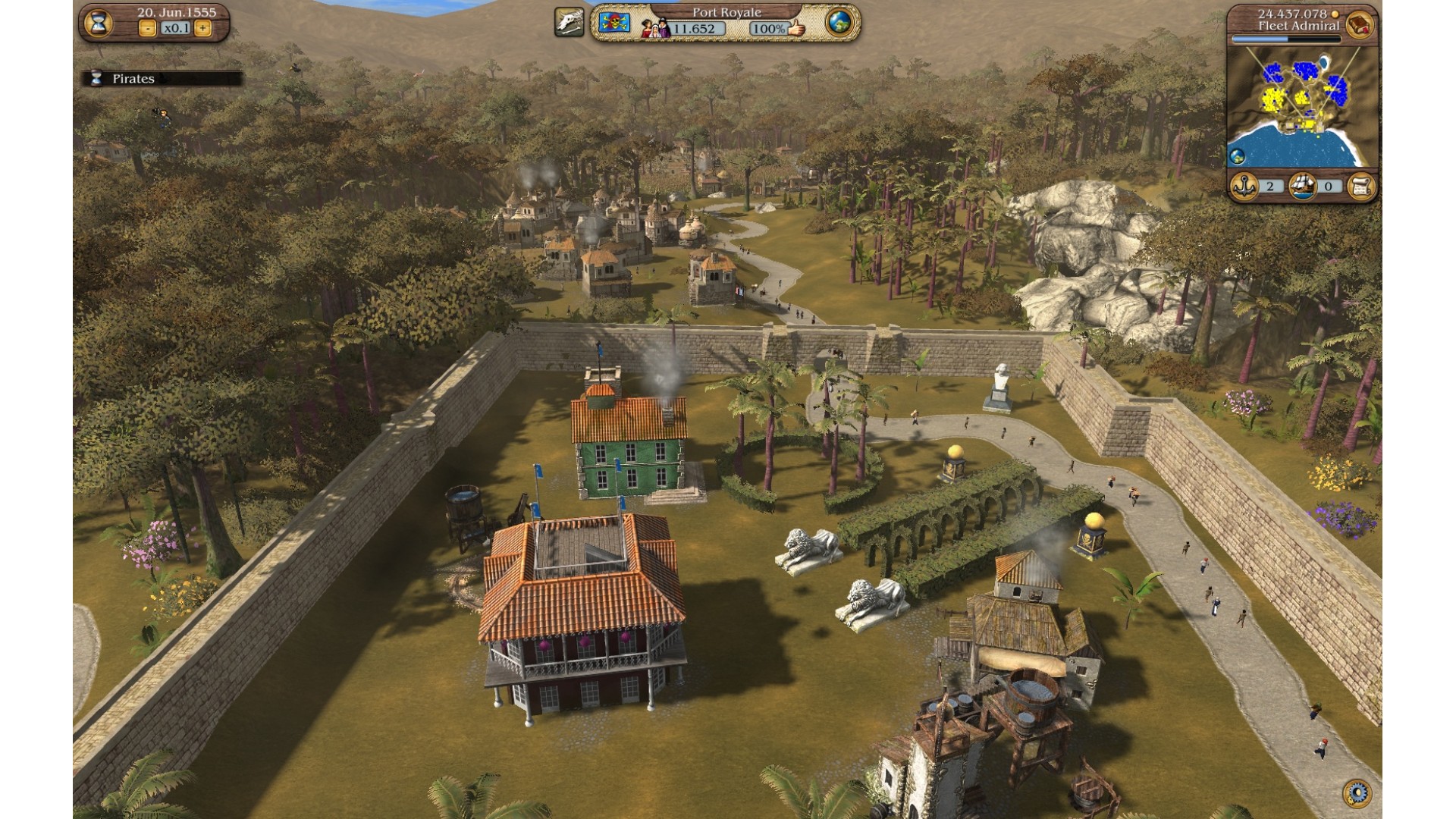
Task: Increase game speed with the plus button
Action: [202, 28]
